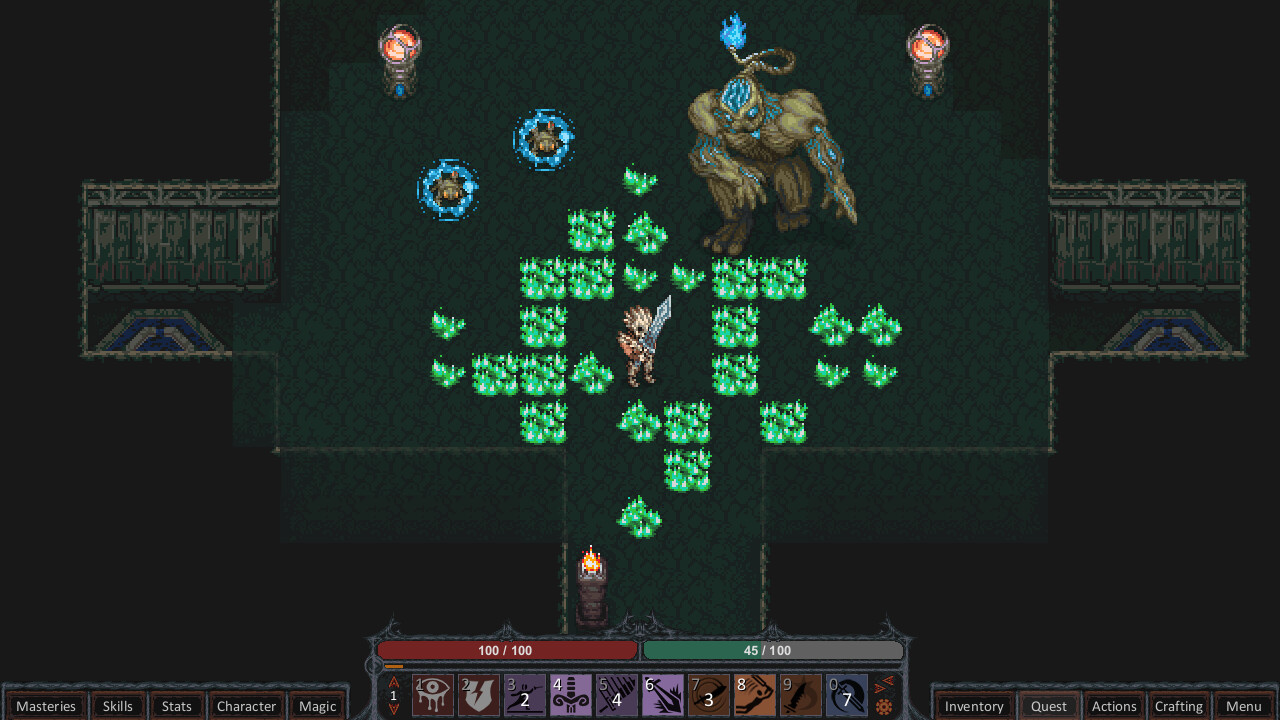Activate the leaping figure skill in slot 8

point(755,695)
